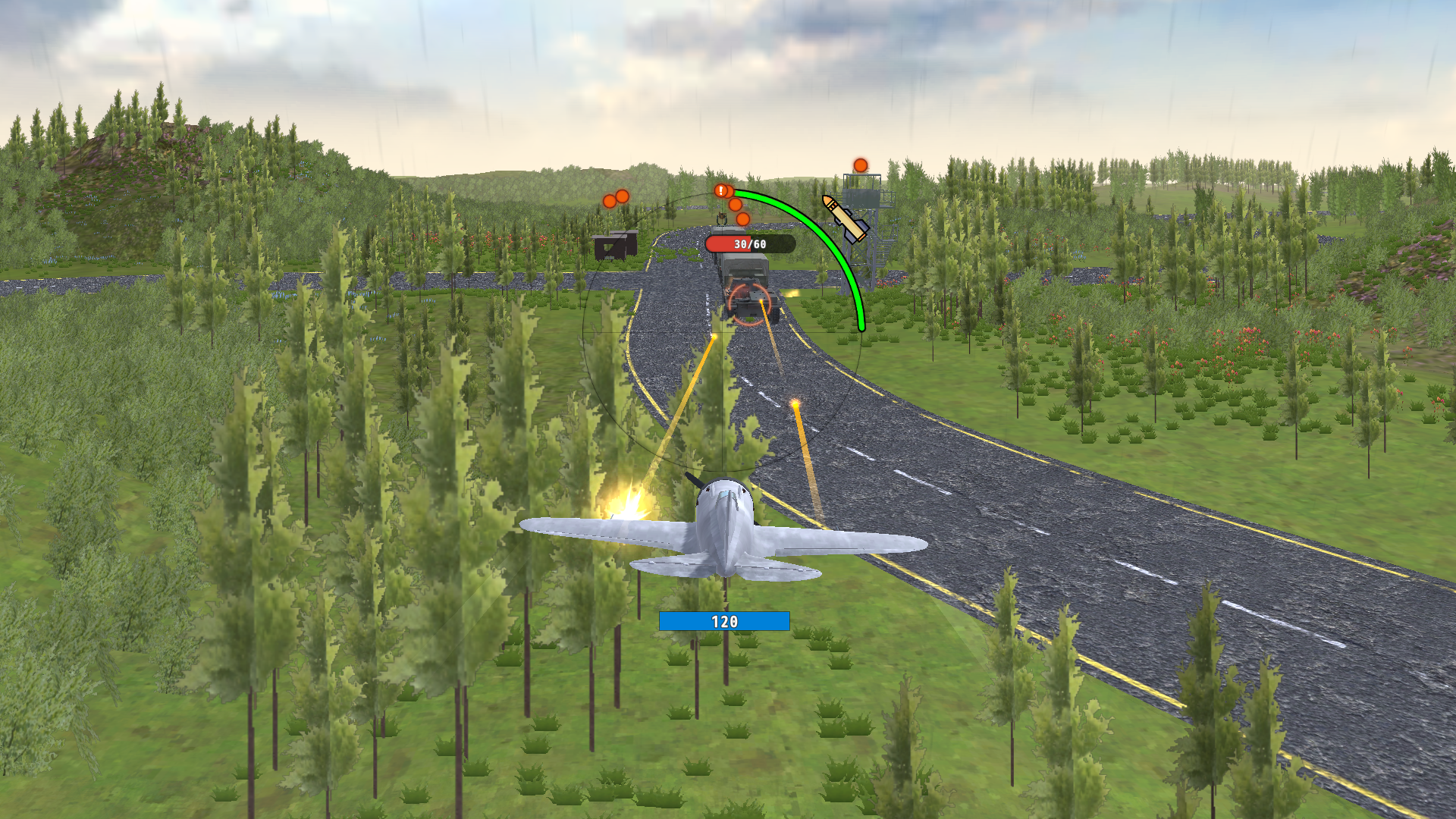Click the orange dot above the watchtower
1456x819 pixels.
pyautogui.click(x=860, y=164)
